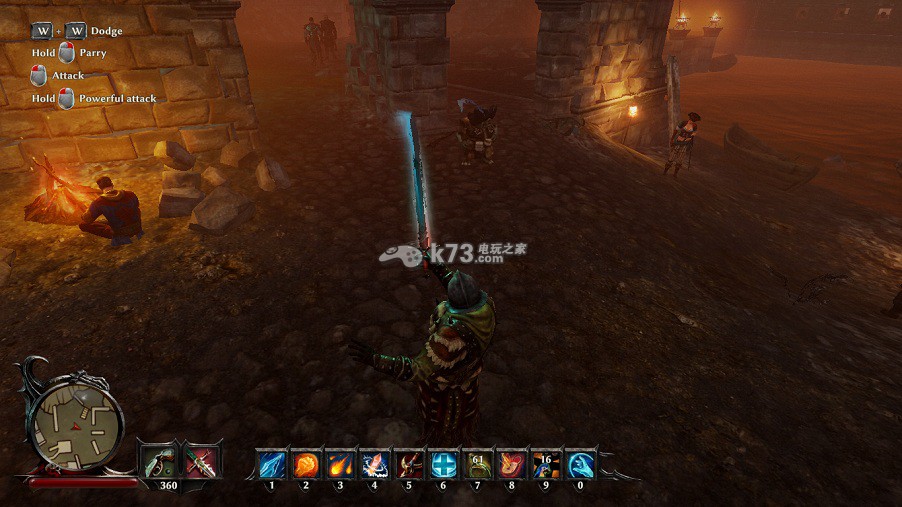Viewport: 902px width, 507px height.
Task: Open the circular minimap
Action: point(75,420)
